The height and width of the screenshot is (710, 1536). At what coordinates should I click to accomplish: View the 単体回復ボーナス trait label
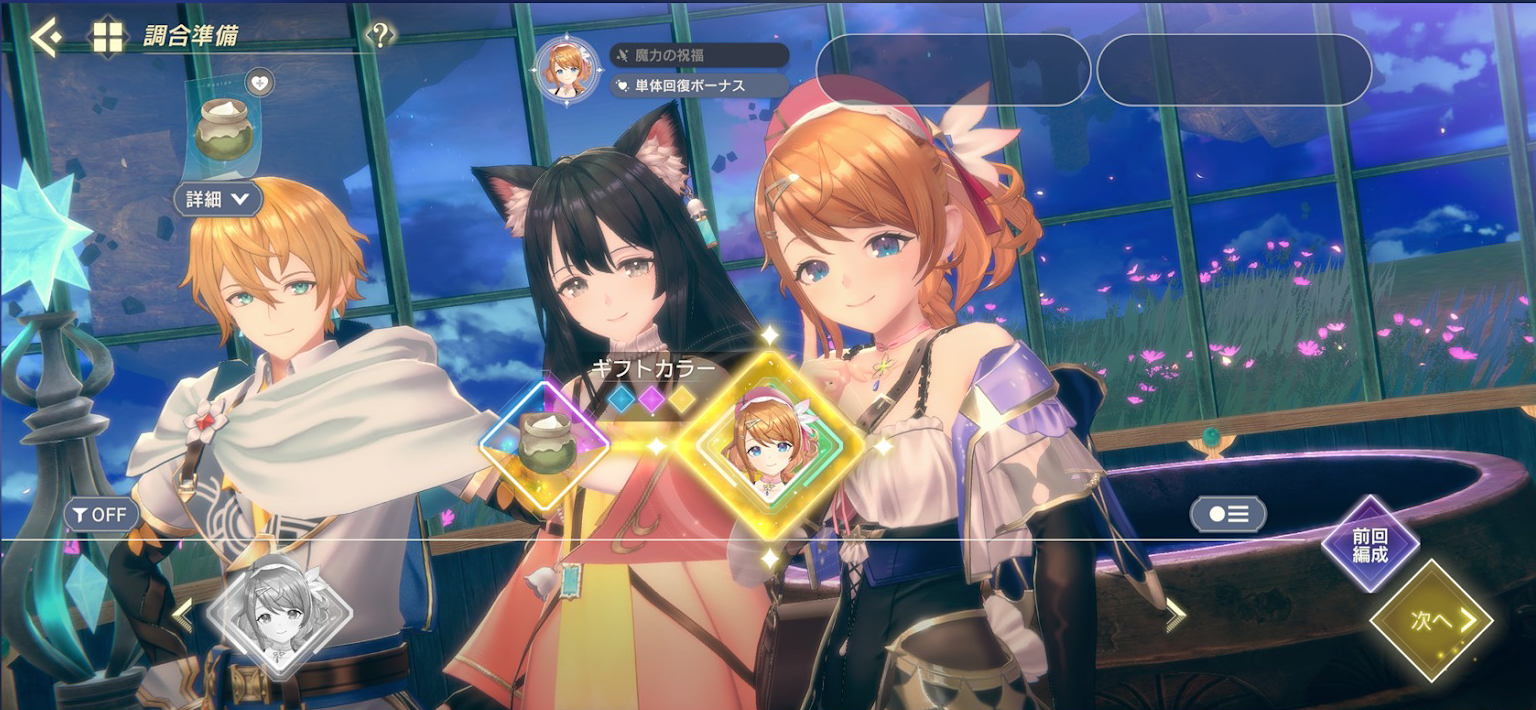tap(698, 86)
